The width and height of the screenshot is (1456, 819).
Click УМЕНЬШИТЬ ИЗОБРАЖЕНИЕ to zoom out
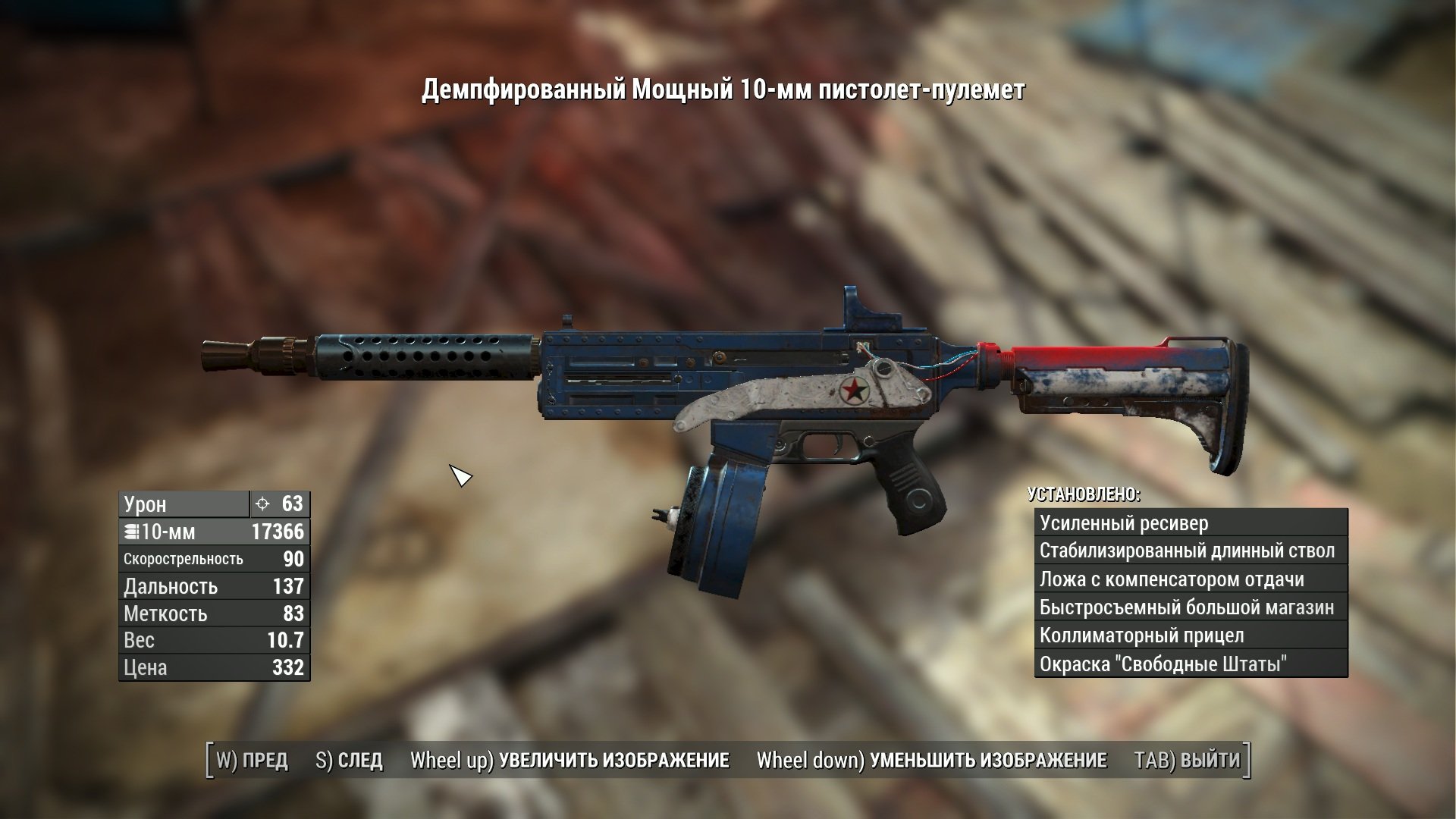pos(931,760)
